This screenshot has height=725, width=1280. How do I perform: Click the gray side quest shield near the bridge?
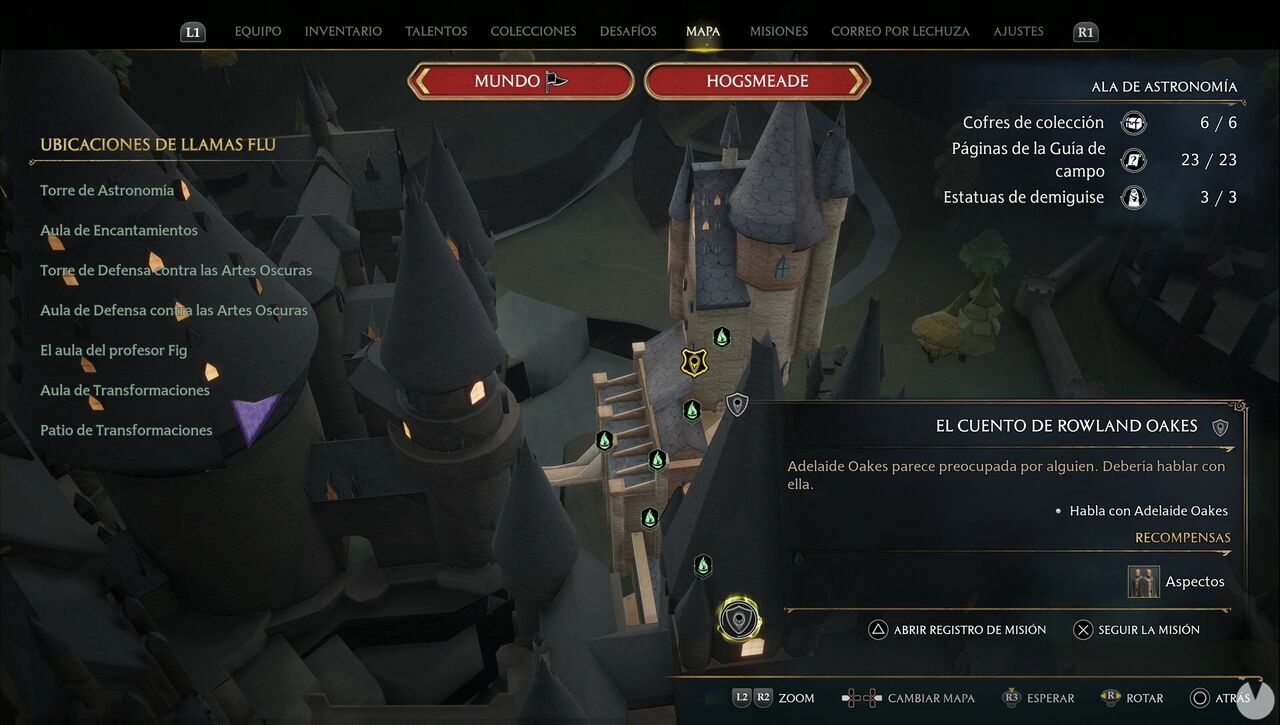[737, 405]
